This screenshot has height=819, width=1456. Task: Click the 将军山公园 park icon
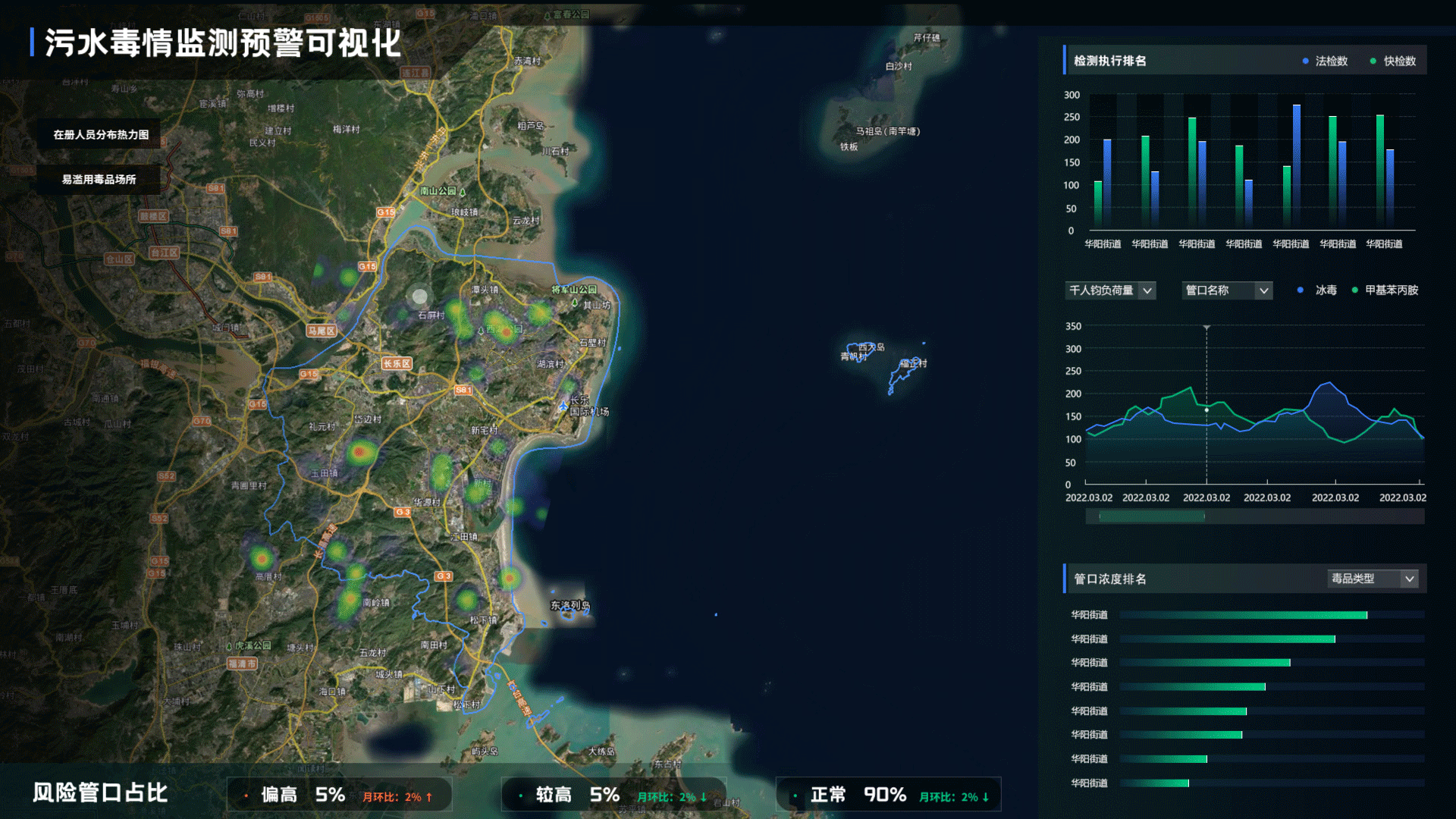(575, 303)
